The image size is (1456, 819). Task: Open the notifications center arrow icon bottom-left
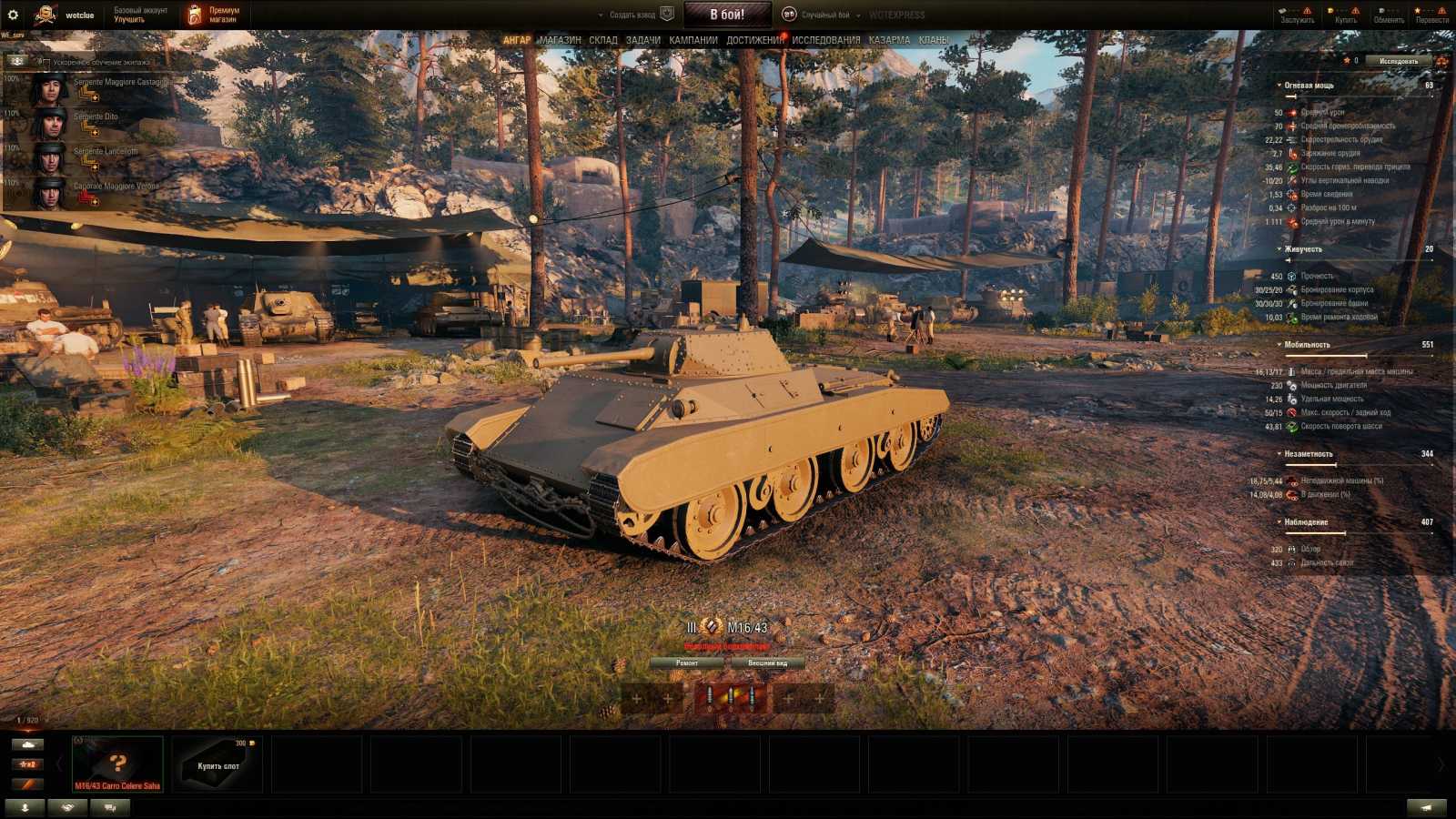[x=25, y=807]
